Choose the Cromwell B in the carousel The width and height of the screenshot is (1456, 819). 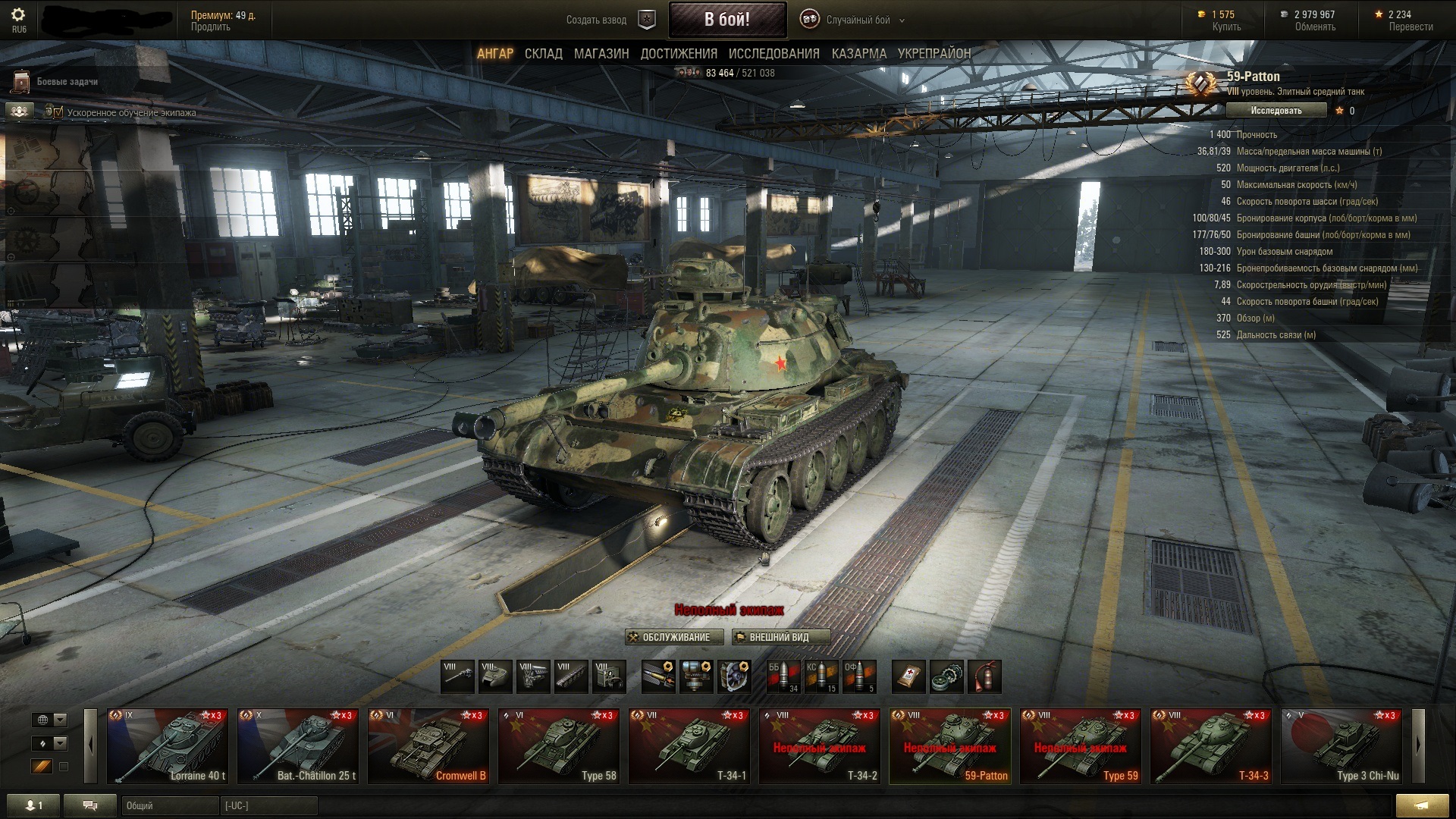[428, 746]
